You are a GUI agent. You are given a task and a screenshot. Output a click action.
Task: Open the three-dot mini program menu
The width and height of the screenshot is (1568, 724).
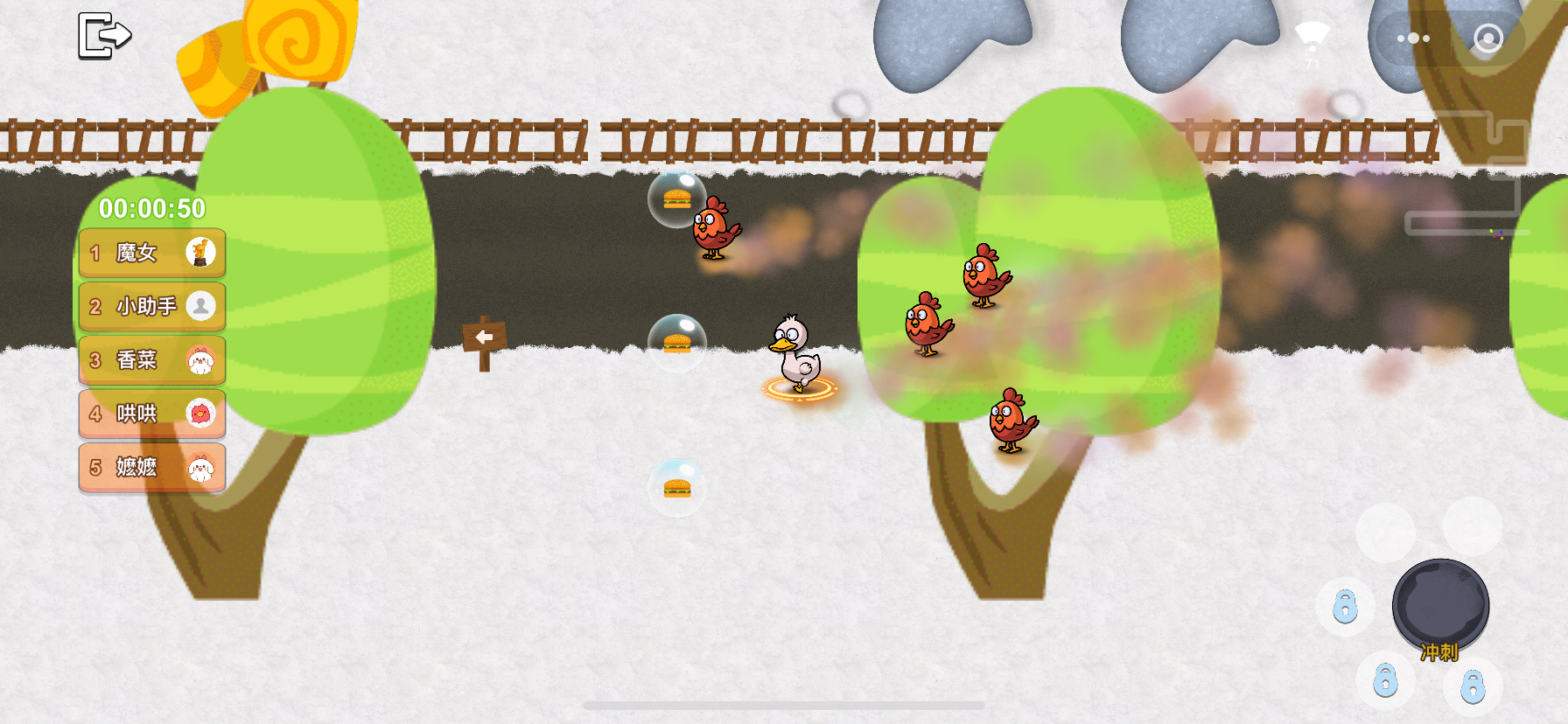[x=1413, y=38]
